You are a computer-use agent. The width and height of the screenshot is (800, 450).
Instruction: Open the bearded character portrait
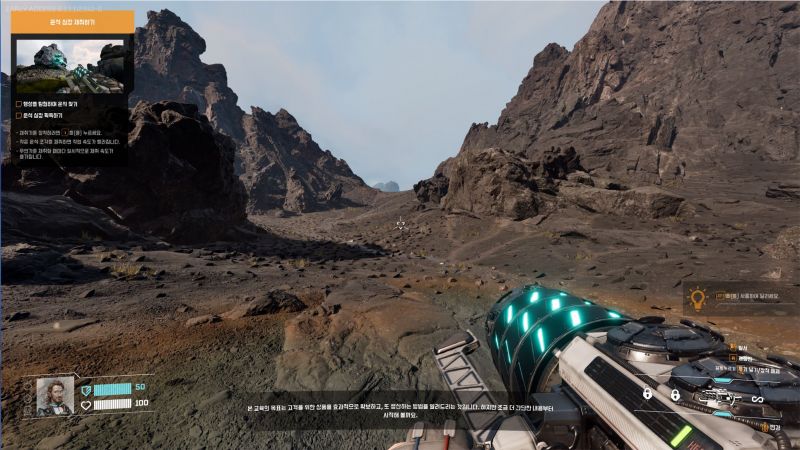pos(55,396)
